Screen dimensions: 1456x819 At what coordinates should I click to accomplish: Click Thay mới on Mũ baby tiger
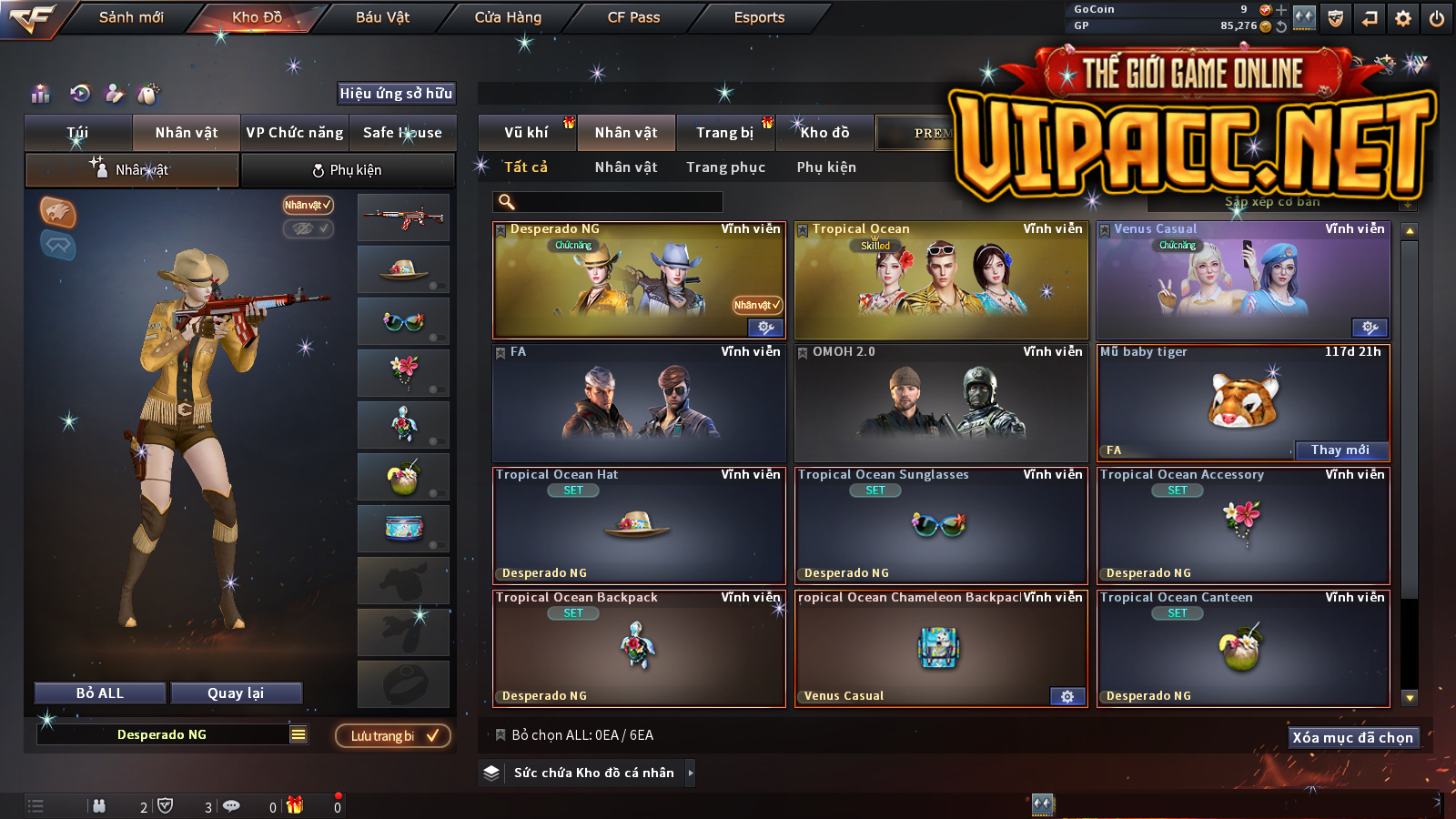coord(1340,450)
